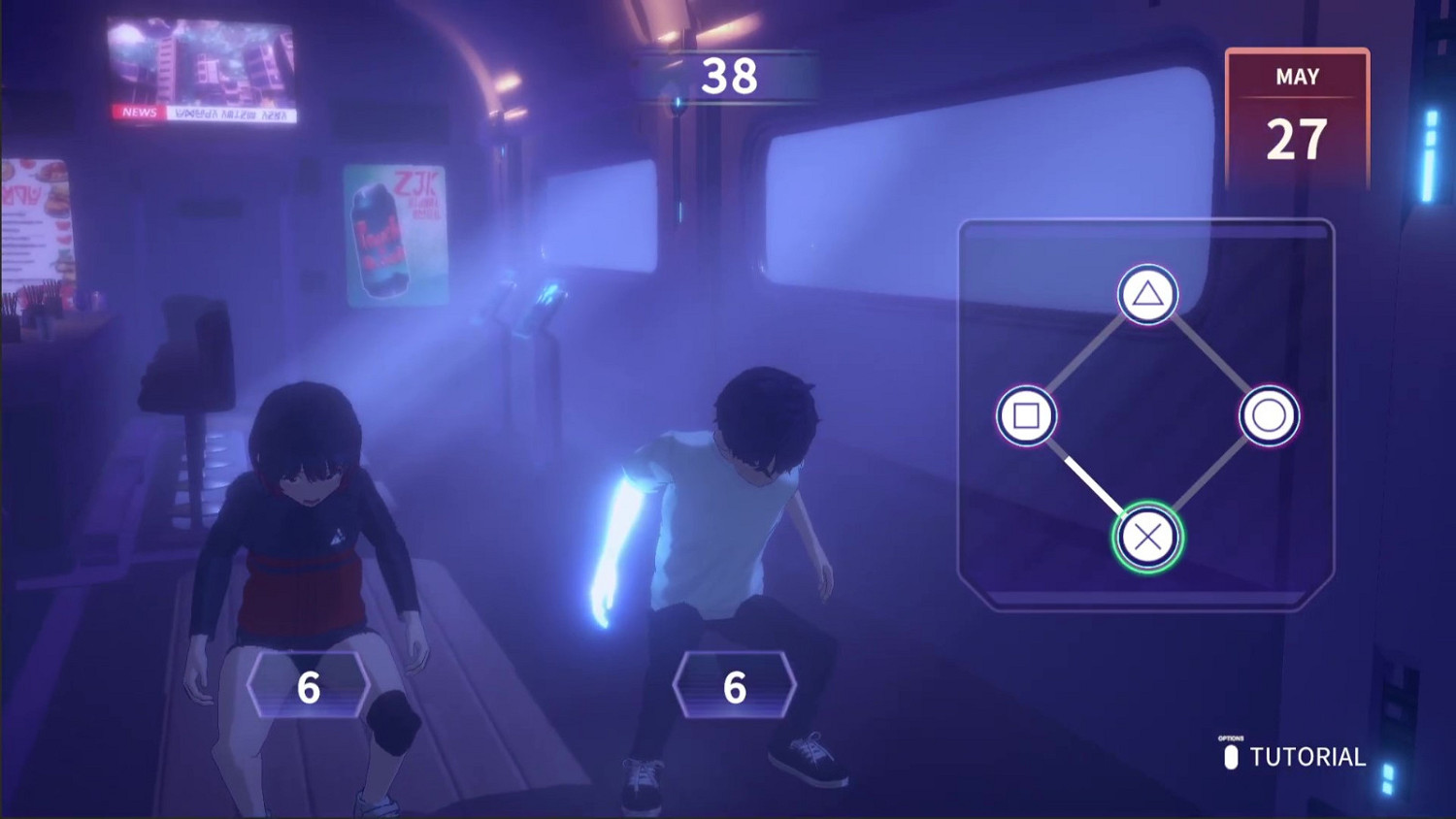1456x819 pixels.
Task: Open the button prompt diamond panel
Action: pyautogui.click(x=1147, y=414)
